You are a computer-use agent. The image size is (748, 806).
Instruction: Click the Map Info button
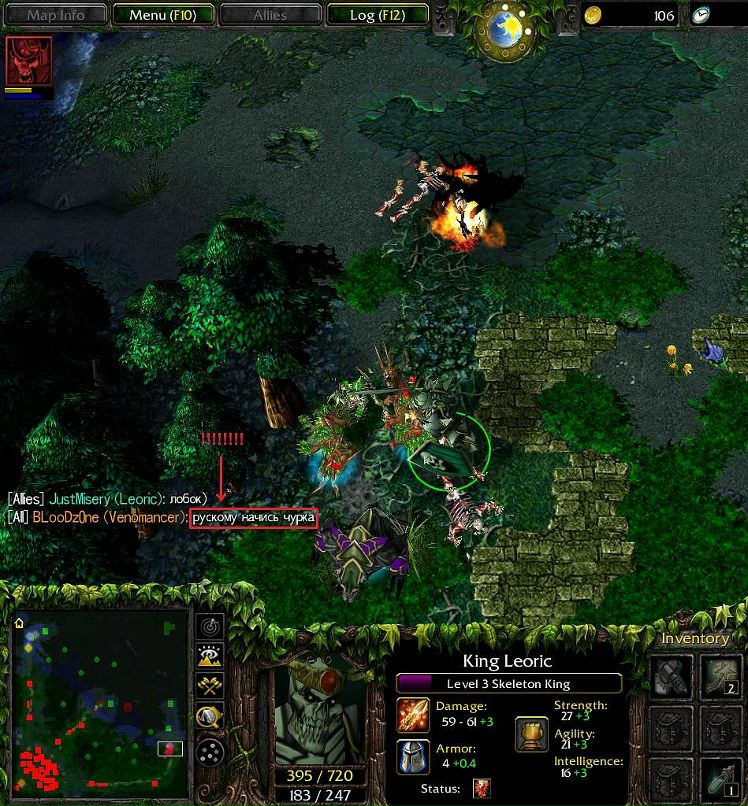tap(56, 15)
